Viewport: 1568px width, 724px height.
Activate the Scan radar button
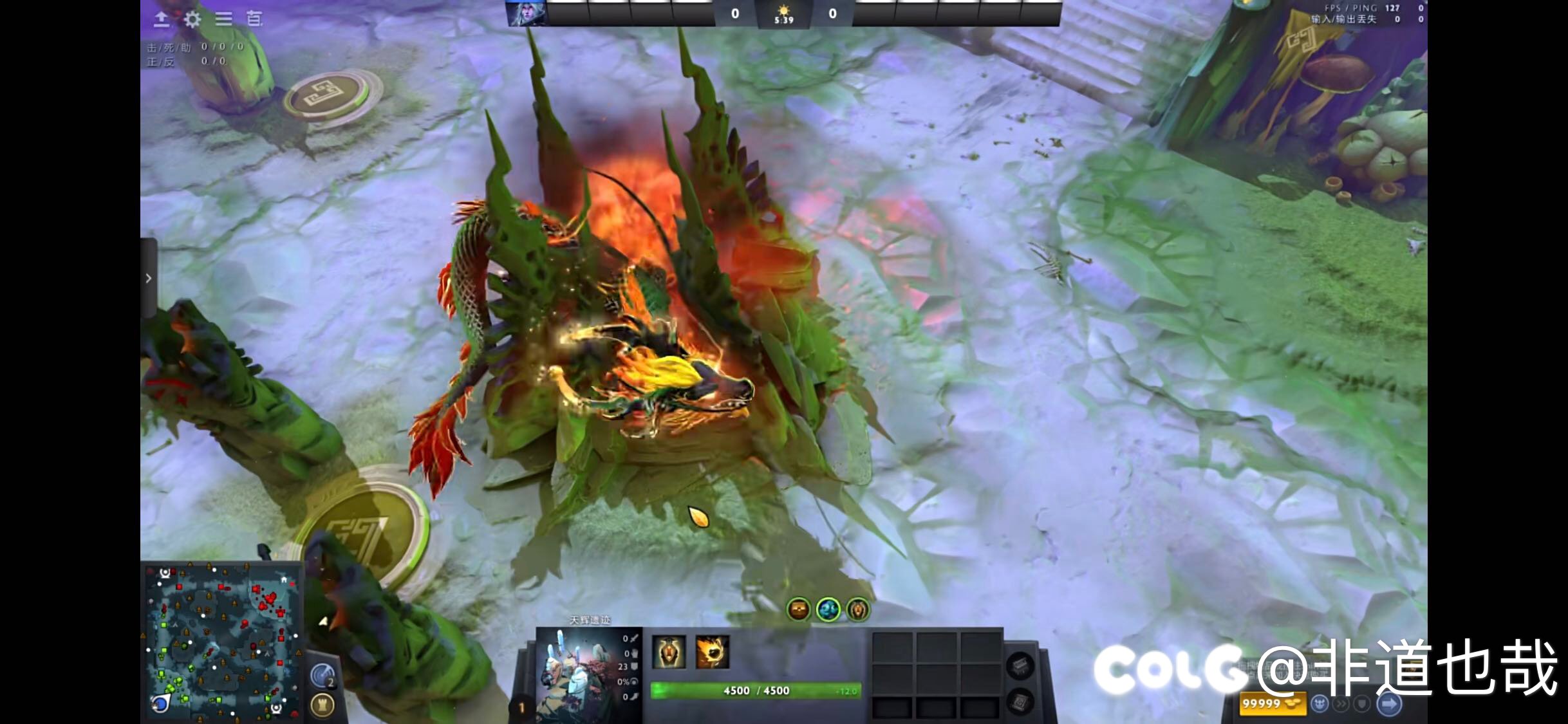tap(322, 675)
